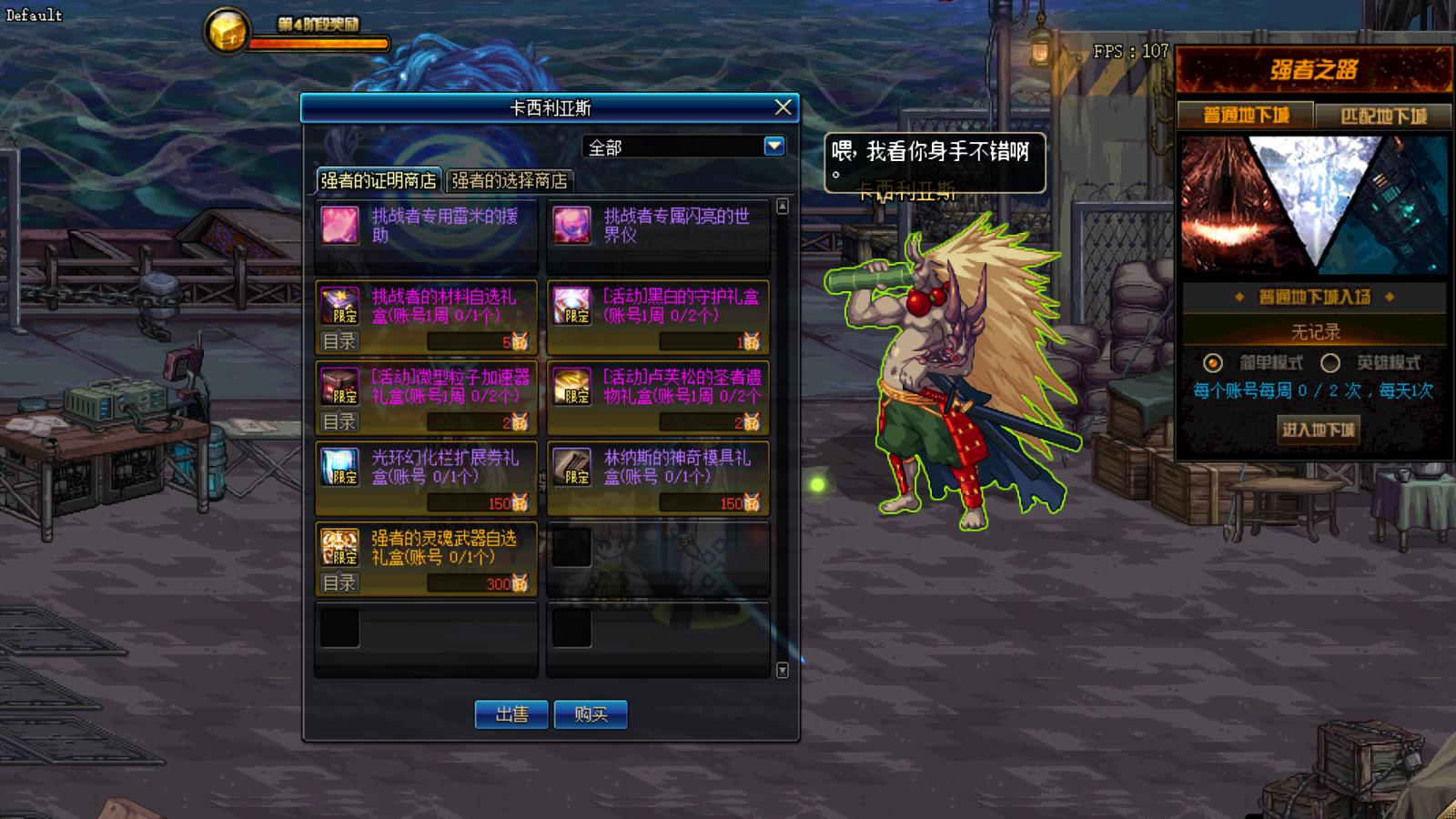Switch to 强者的证明商店 tab
Viewport: 1456px width, 819px height.
point(378,180)
